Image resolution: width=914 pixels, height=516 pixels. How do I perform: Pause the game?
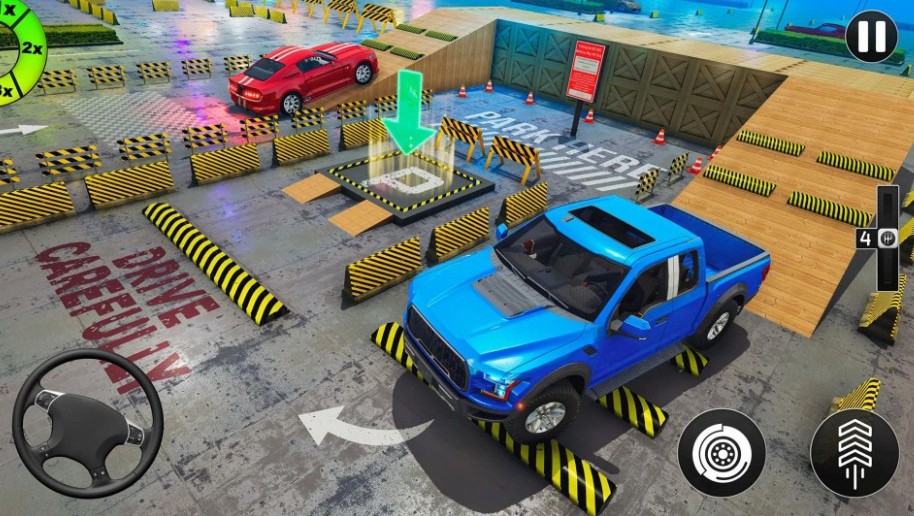(870, 37)
